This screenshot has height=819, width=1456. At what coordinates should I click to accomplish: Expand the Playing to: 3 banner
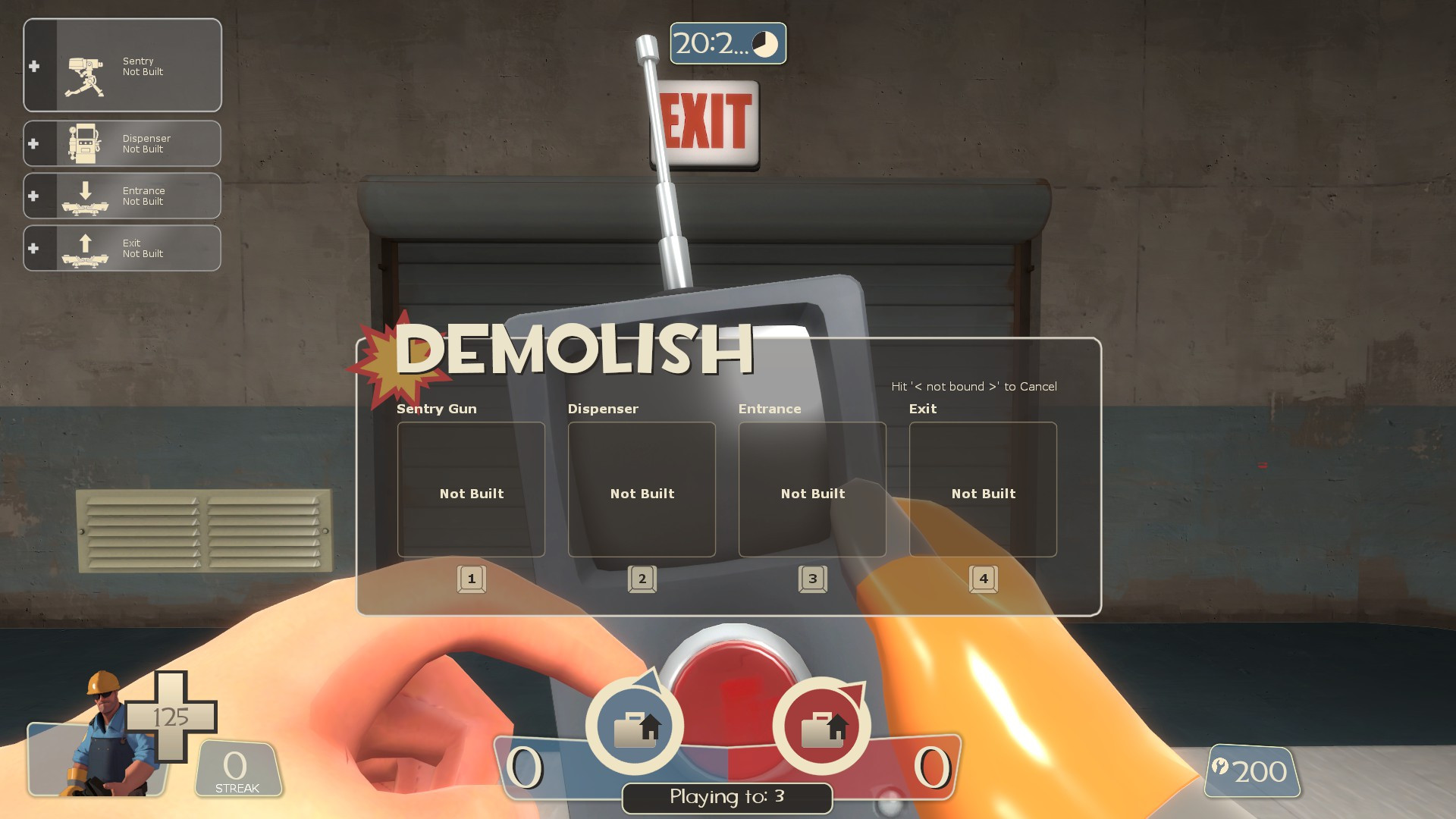point(726,798)
